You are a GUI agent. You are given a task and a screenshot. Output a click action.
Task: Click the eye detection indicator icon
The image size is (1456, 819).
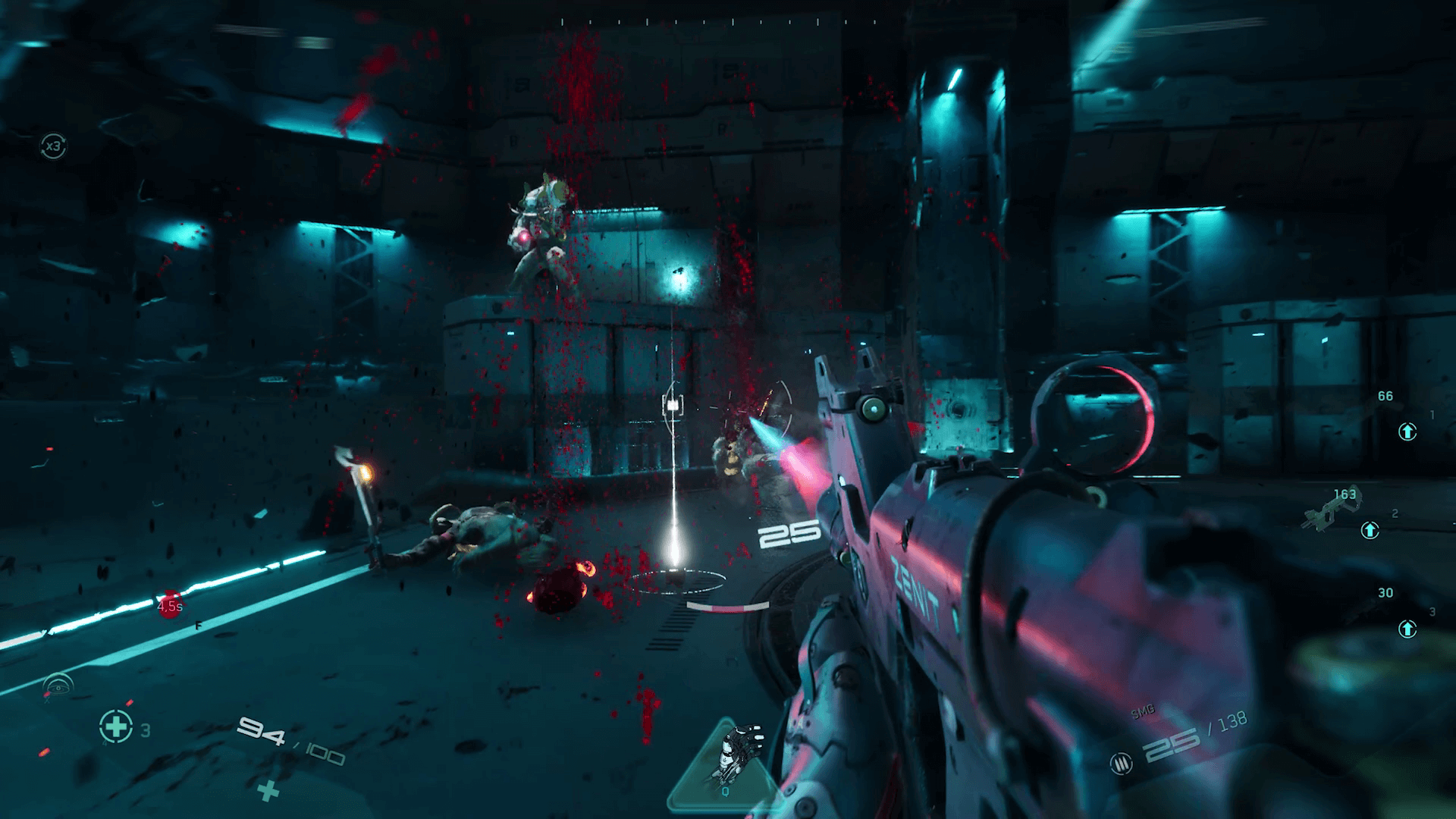[58, 686]
